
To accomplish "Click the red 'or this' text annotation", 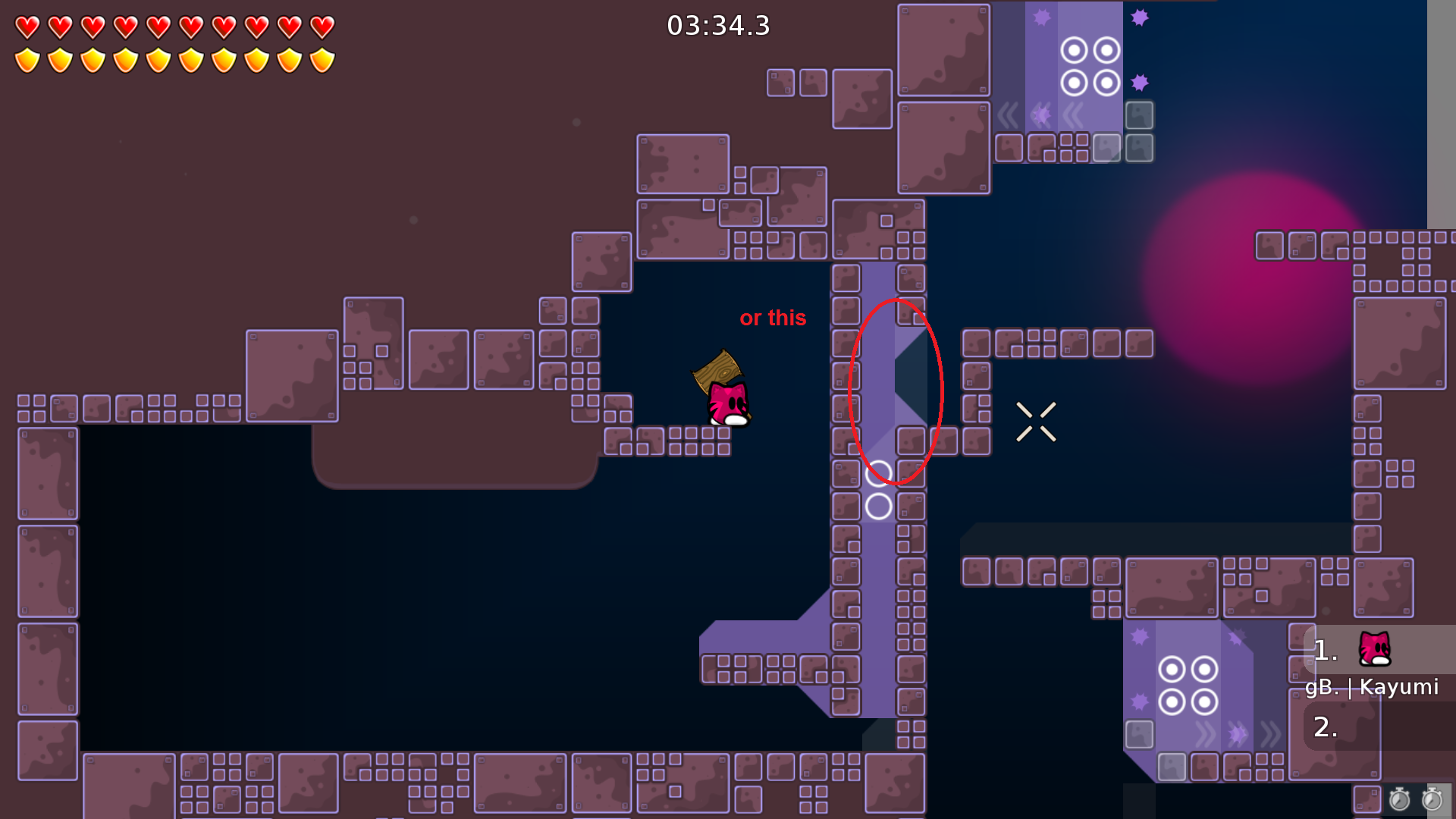I will (x=773, y=318).
